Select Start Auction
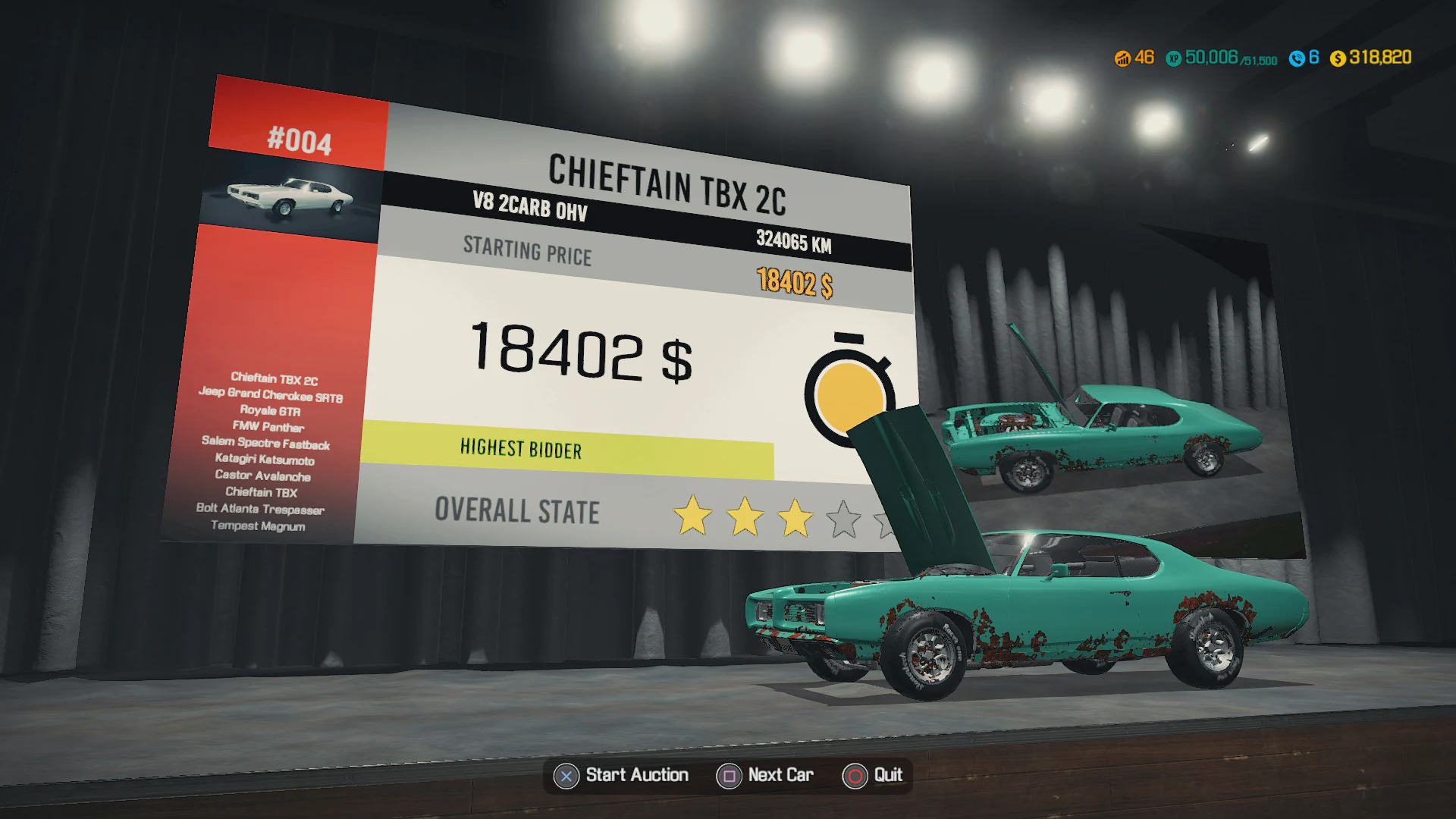The width and height of the screenshot is (1456, 819). [635, 776]
